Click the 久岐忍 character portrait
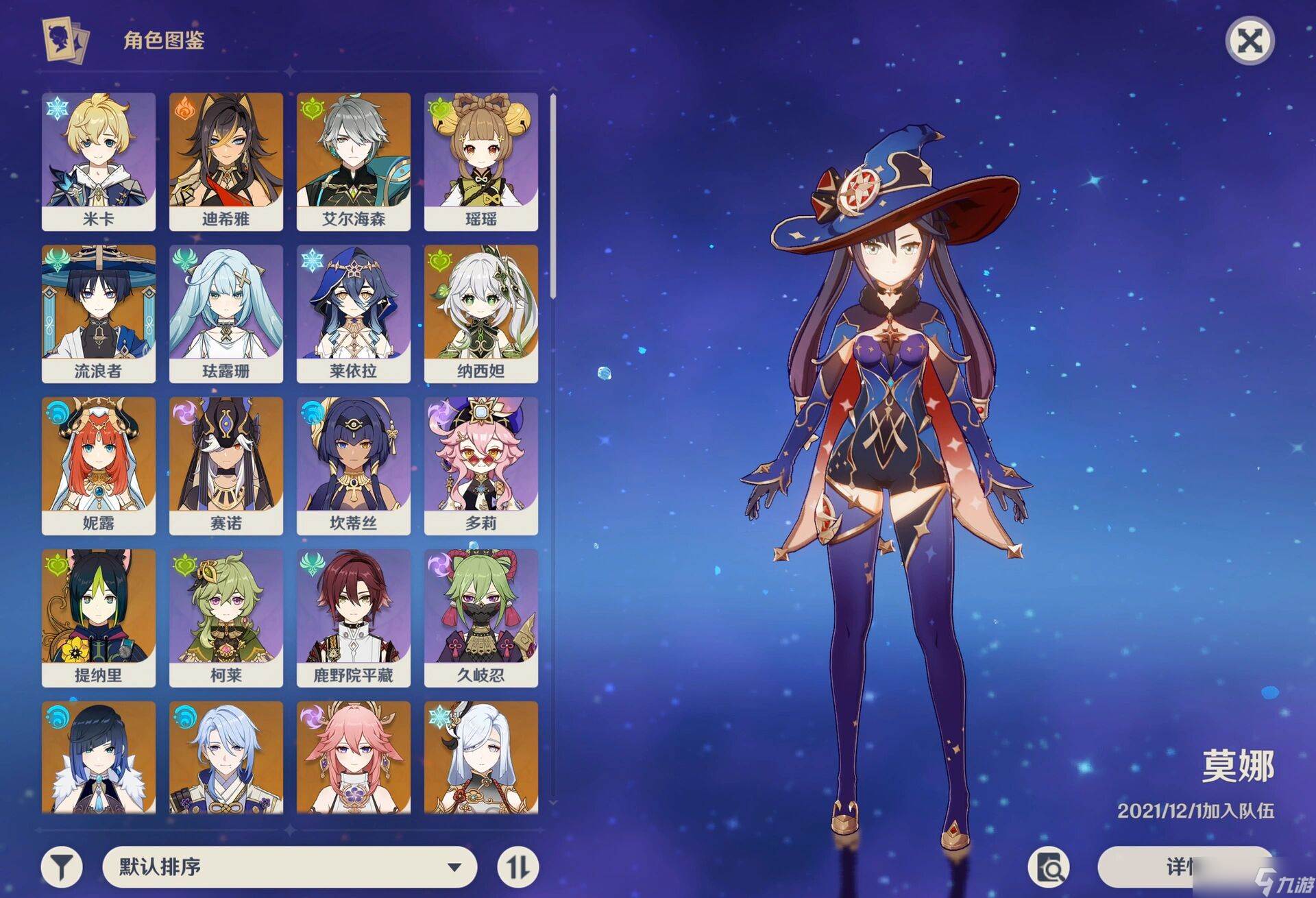This screenshot has width=1316, height=898. [x=481, y=618]
